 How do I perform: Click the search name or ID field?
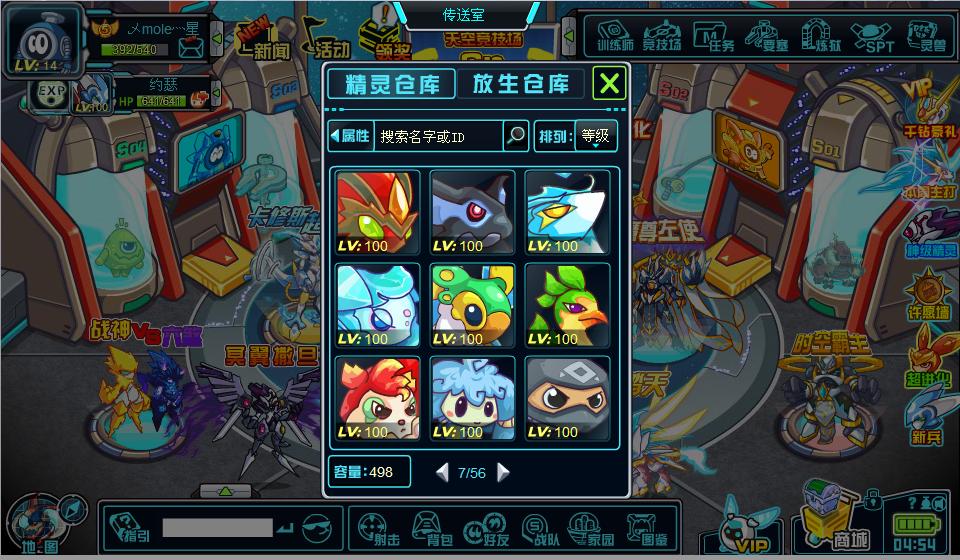point(438,136)
